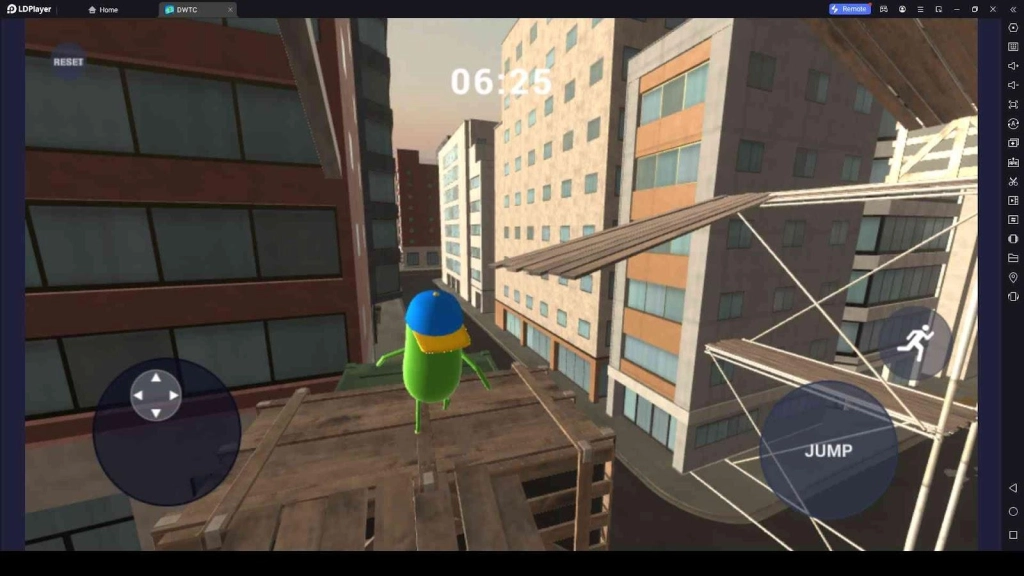The width and height of the screenshot is (1024, 576).
Task: Tap the RESET button
Action: point(68,62)
